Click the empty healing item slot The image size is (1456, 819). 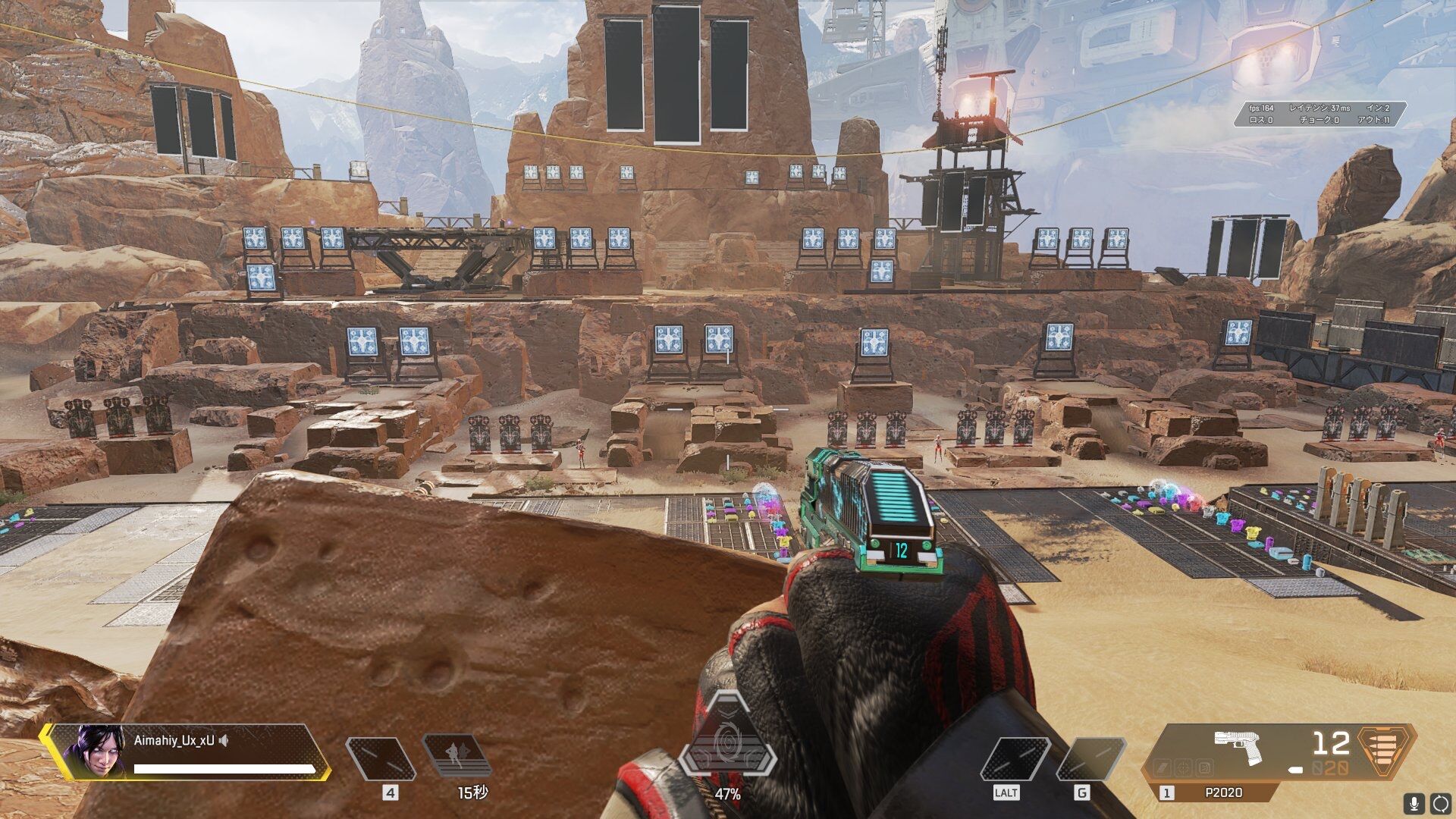pyautogui.click(x=380, y=759)
